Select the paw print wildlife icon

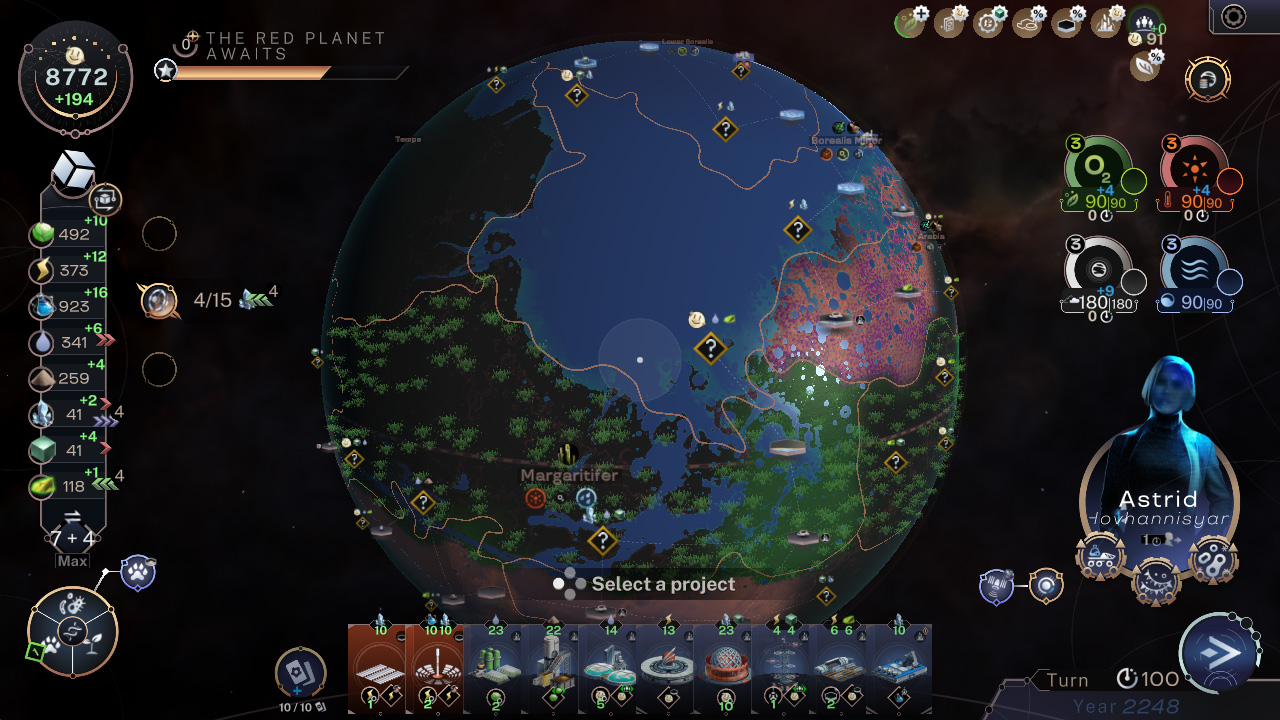(137, 573)
